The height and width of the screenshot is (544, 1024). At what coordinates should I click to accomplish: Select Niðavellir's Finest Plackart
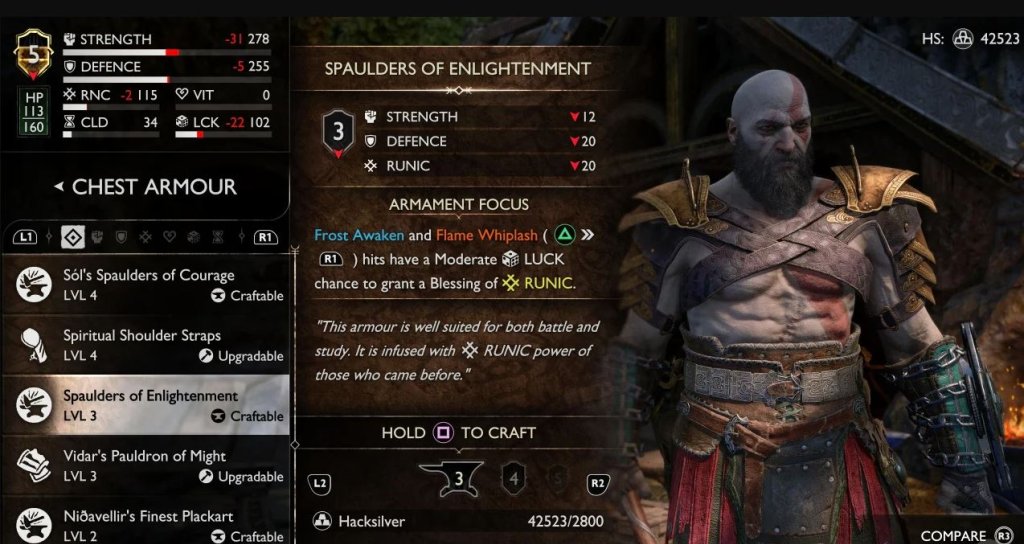coord(150,524)
